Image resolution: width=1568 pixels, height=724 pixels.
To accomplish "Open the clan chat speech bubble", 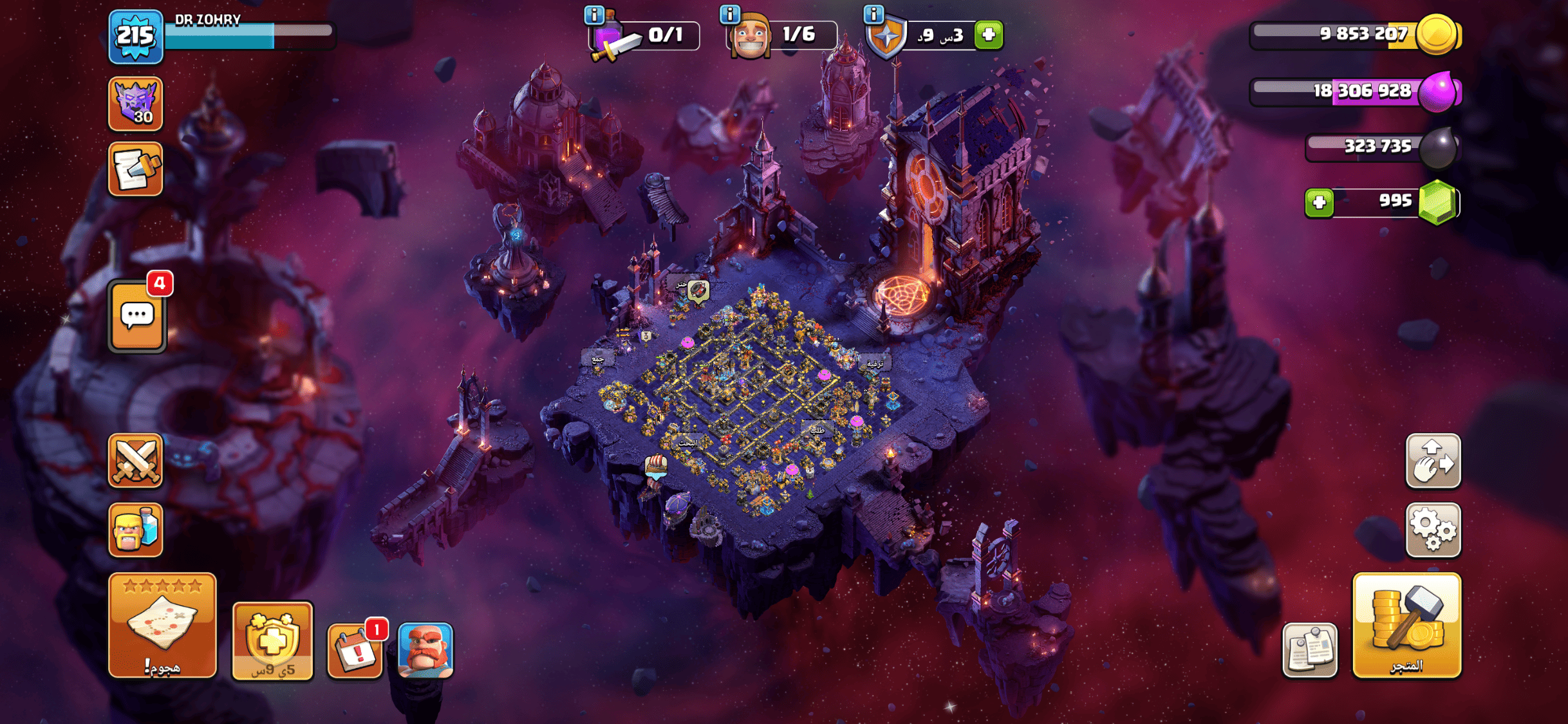I will [x=137, y=317].
